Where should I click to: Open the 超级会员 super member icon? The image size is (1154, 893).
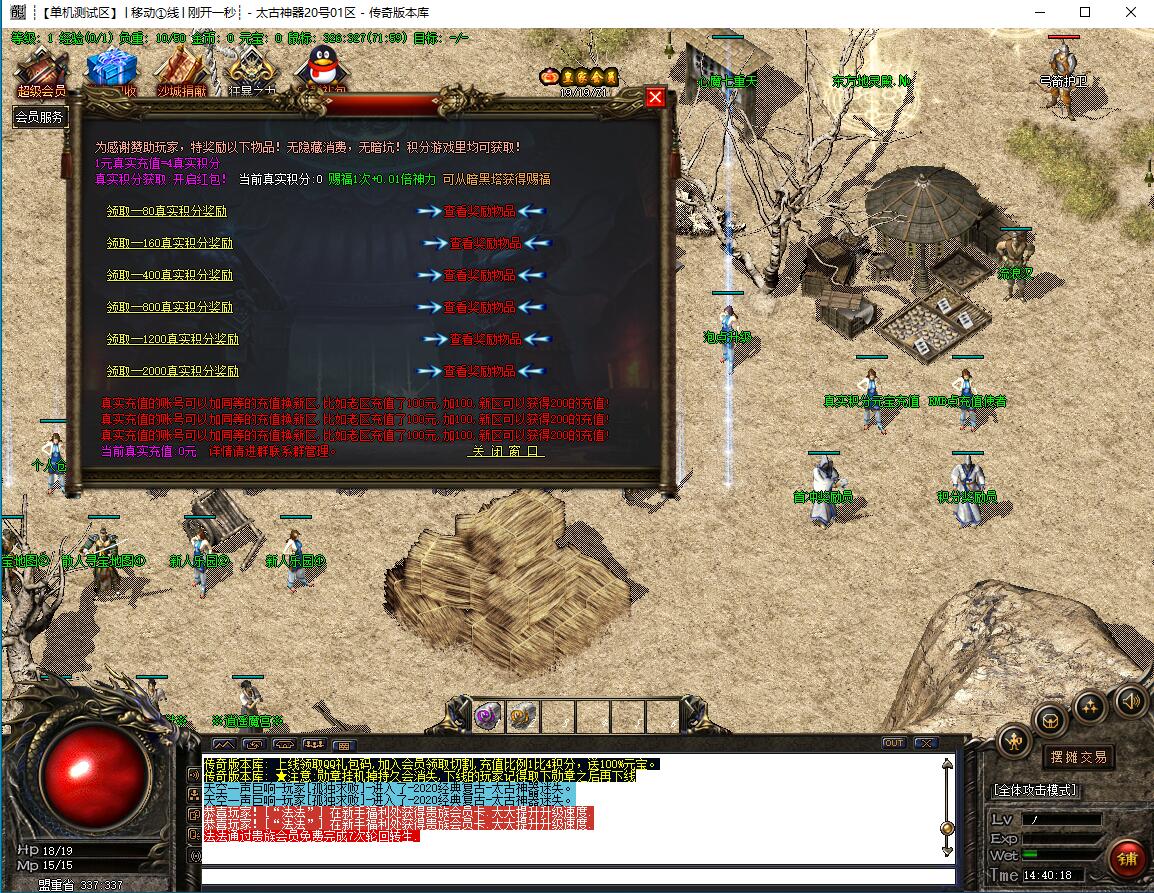[41, 73]
